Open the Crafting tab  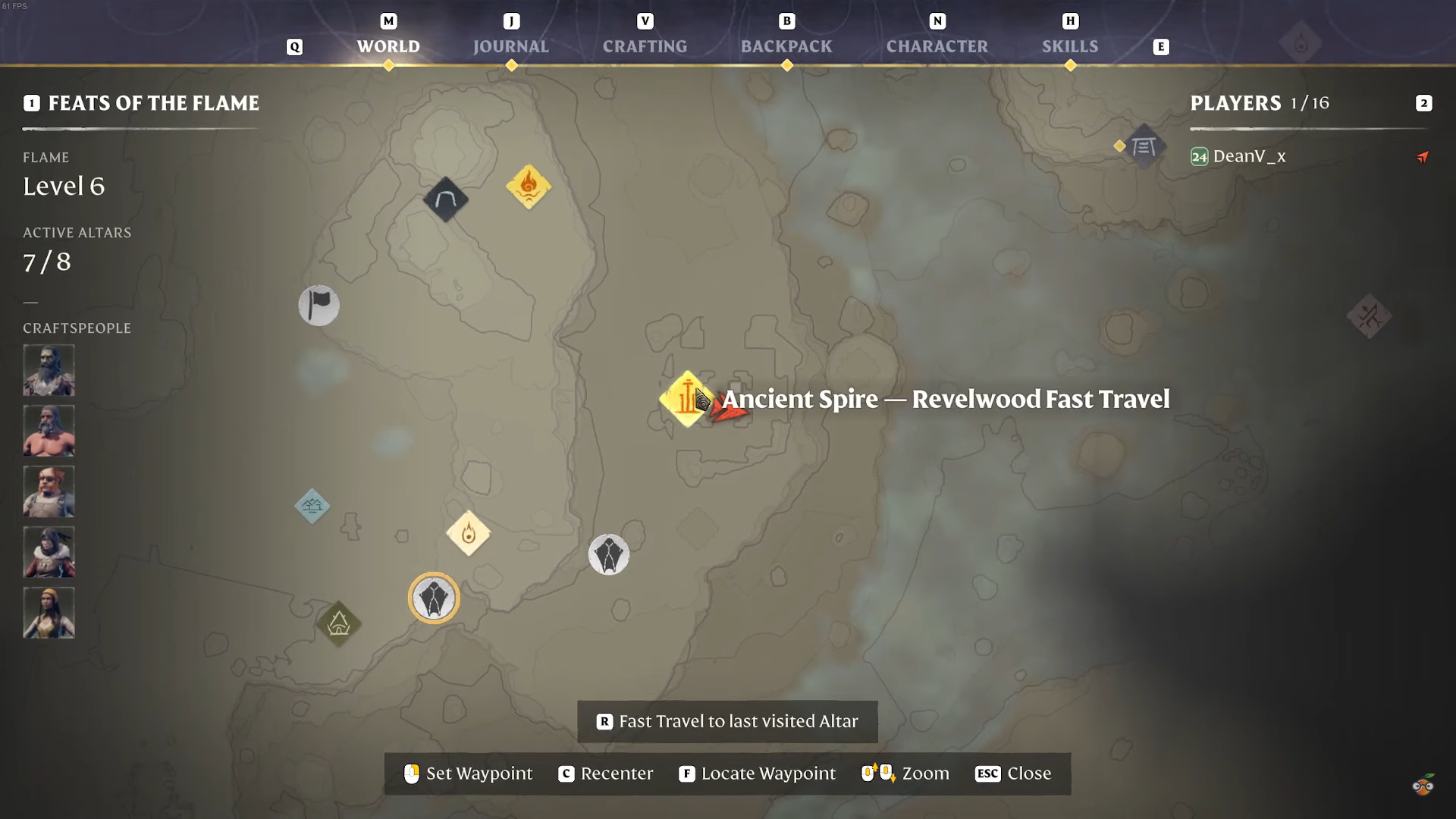pos(645,46)
